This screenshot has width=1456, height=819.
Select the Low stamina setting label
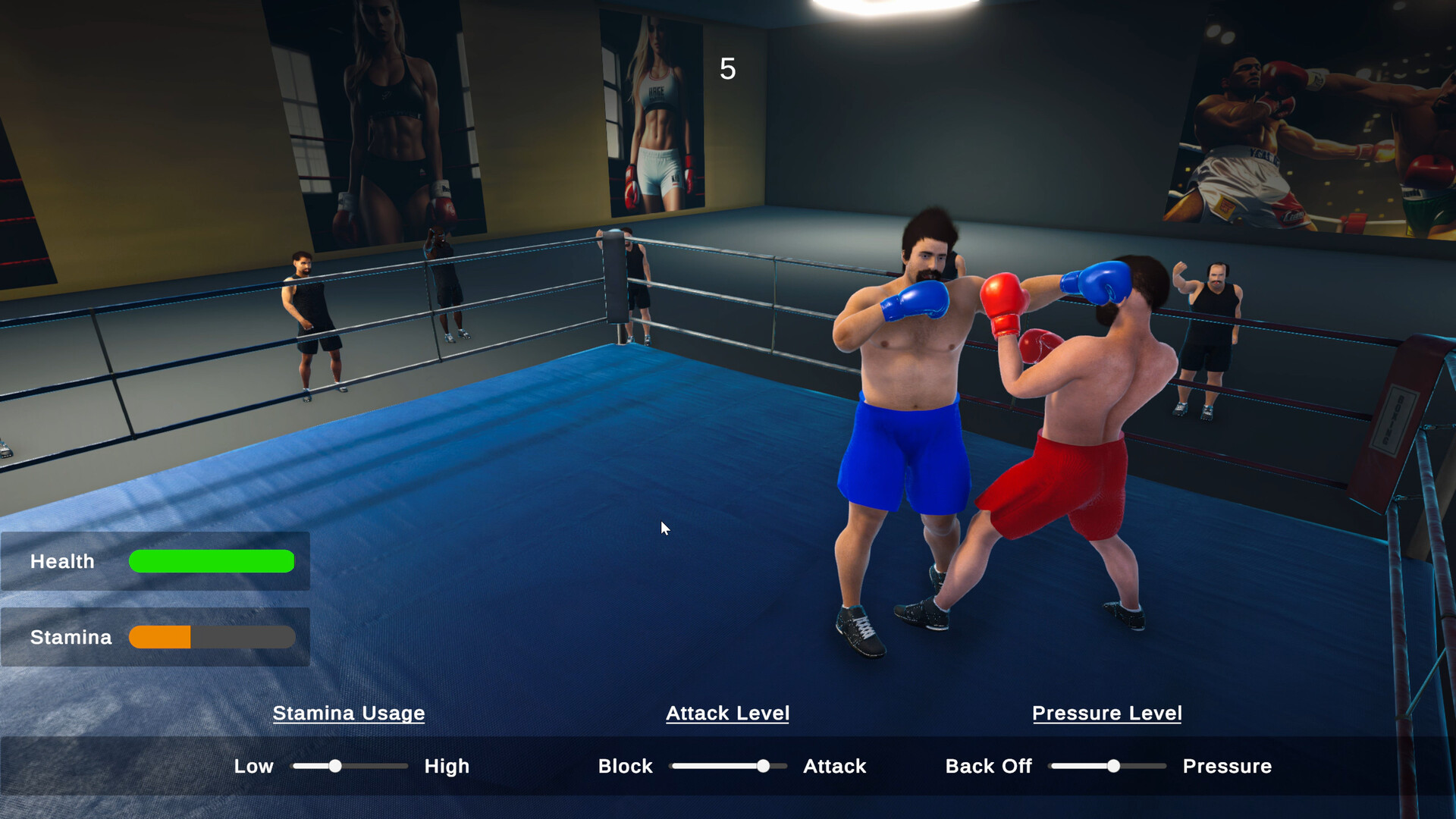point(254,766)
